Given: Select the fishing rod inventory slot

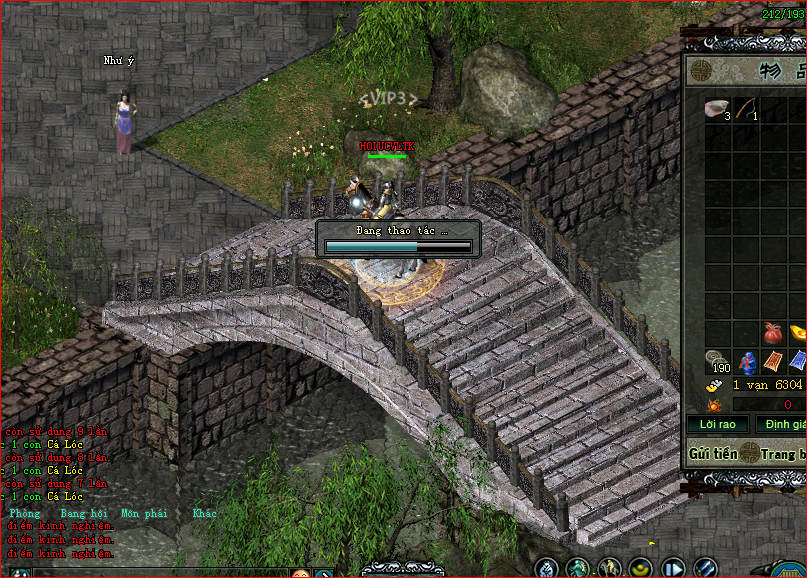Looking at the screenshot, I should coord(745,108).
